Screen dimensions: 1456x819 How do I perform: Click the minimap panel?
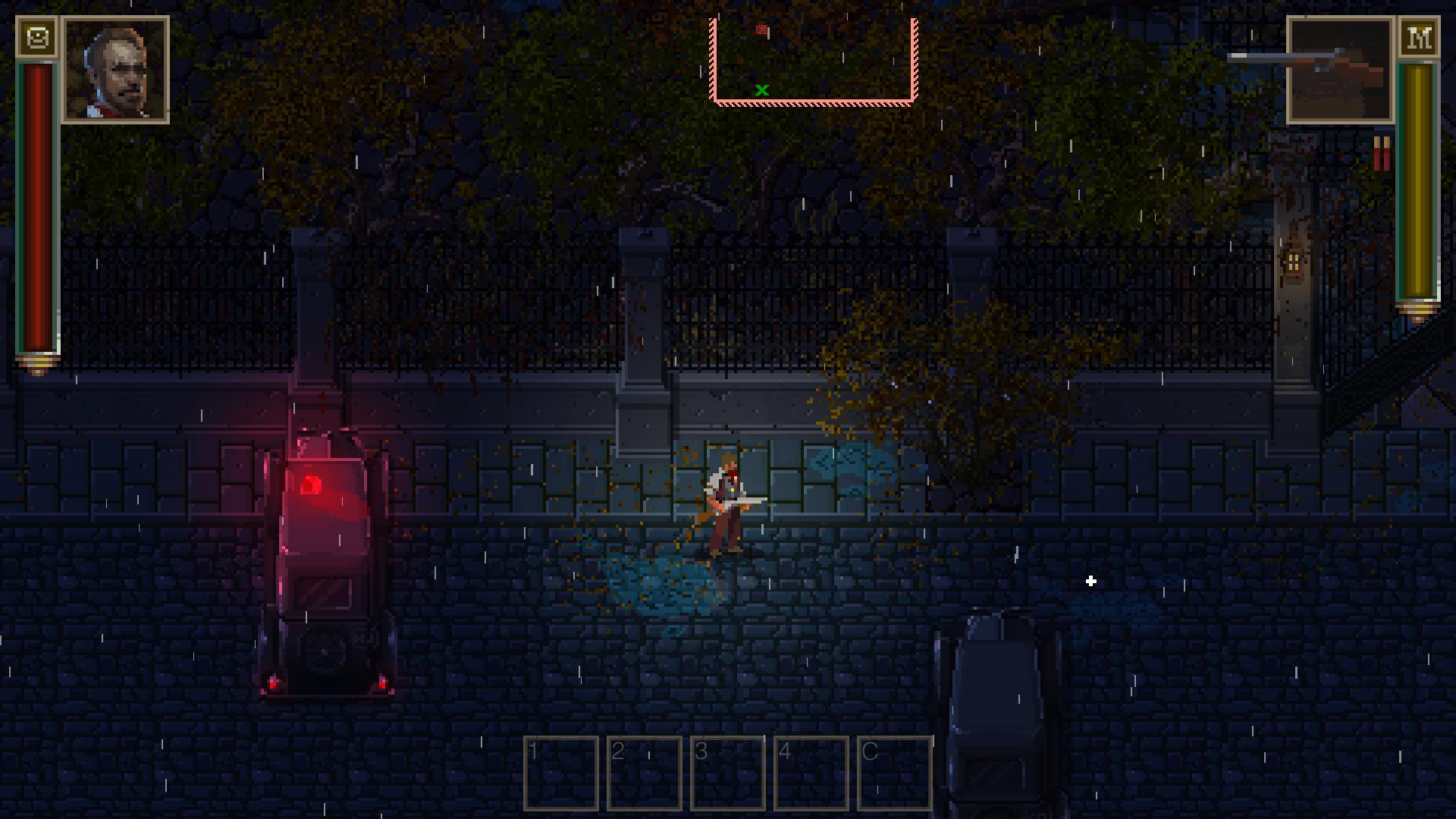[x=813, y=61]
